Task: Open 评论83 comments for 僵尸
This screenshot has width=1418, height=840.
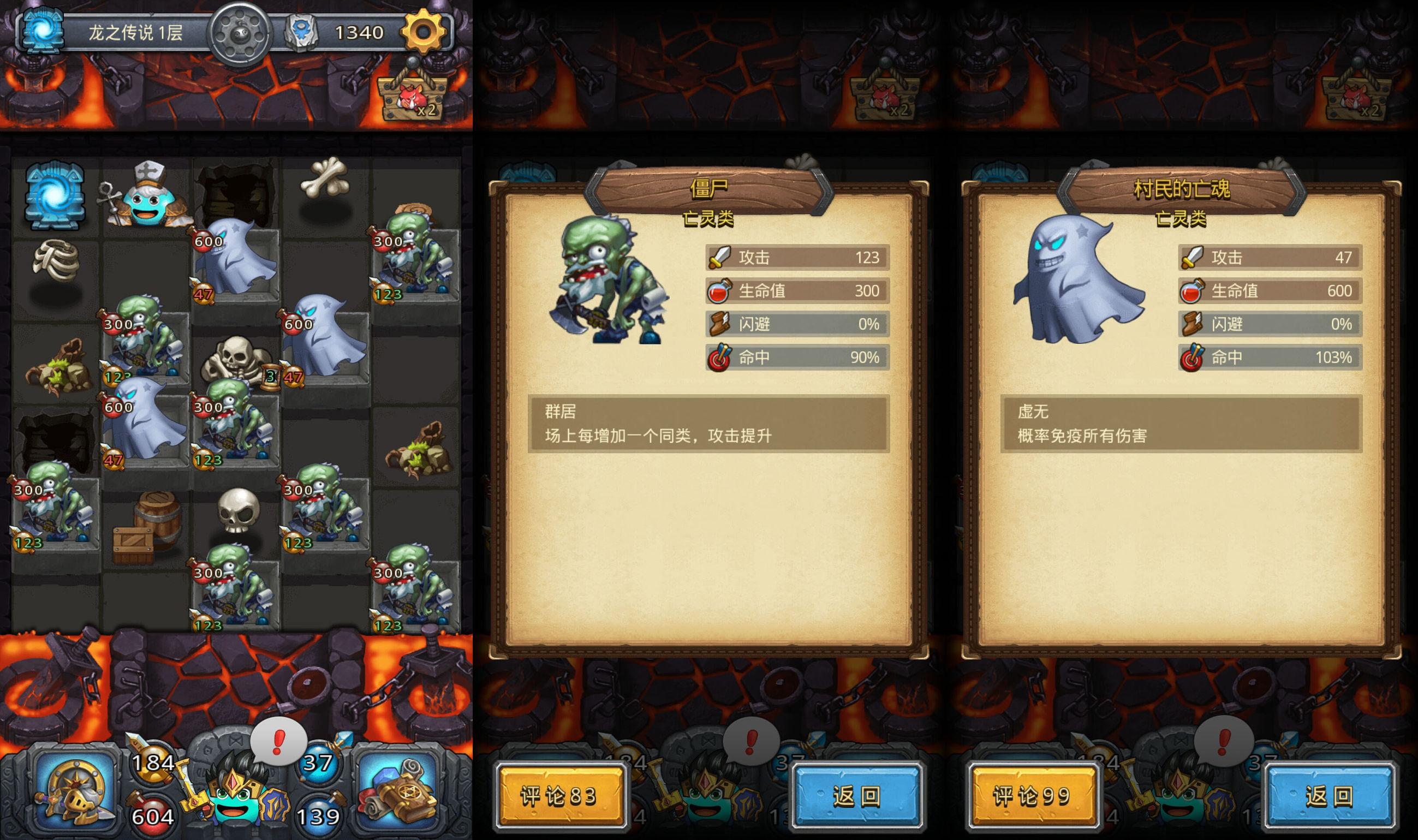Action: (559, 796)
